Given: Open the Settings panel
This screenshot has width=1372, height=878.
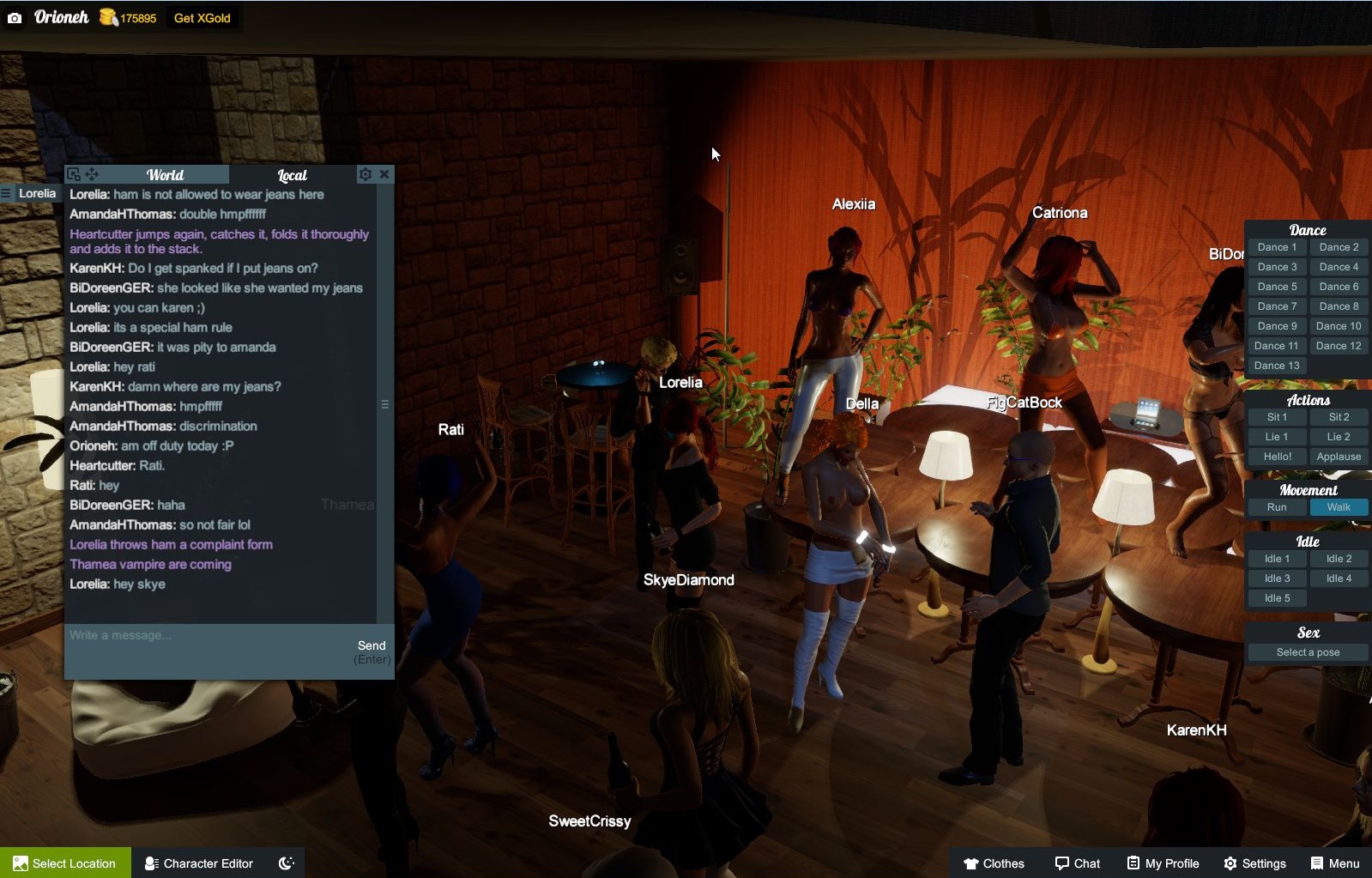Looking at the screenshot, I should coord(1254,863).
